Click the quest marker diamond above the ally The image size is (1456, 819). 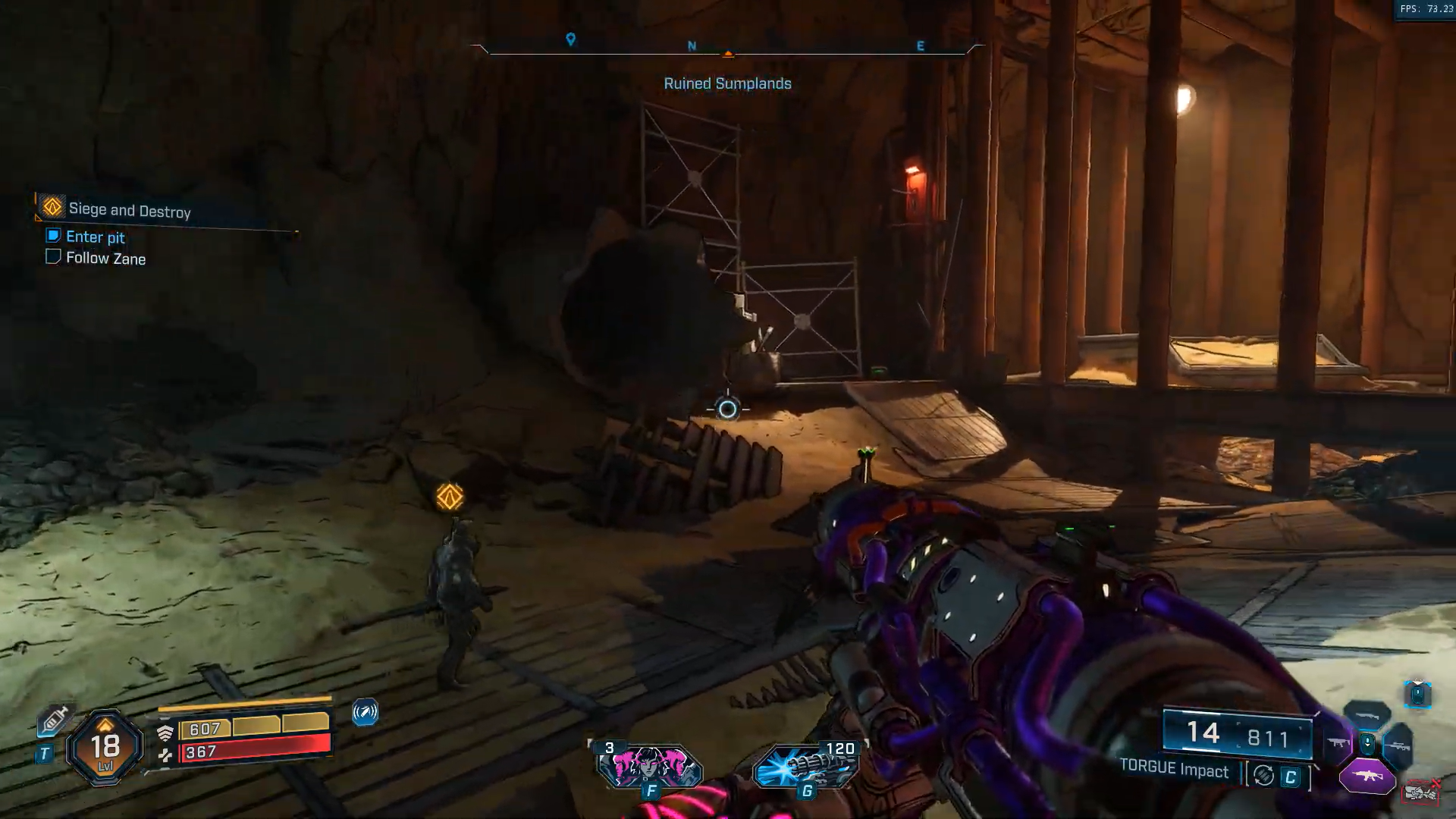click(450, 497)
